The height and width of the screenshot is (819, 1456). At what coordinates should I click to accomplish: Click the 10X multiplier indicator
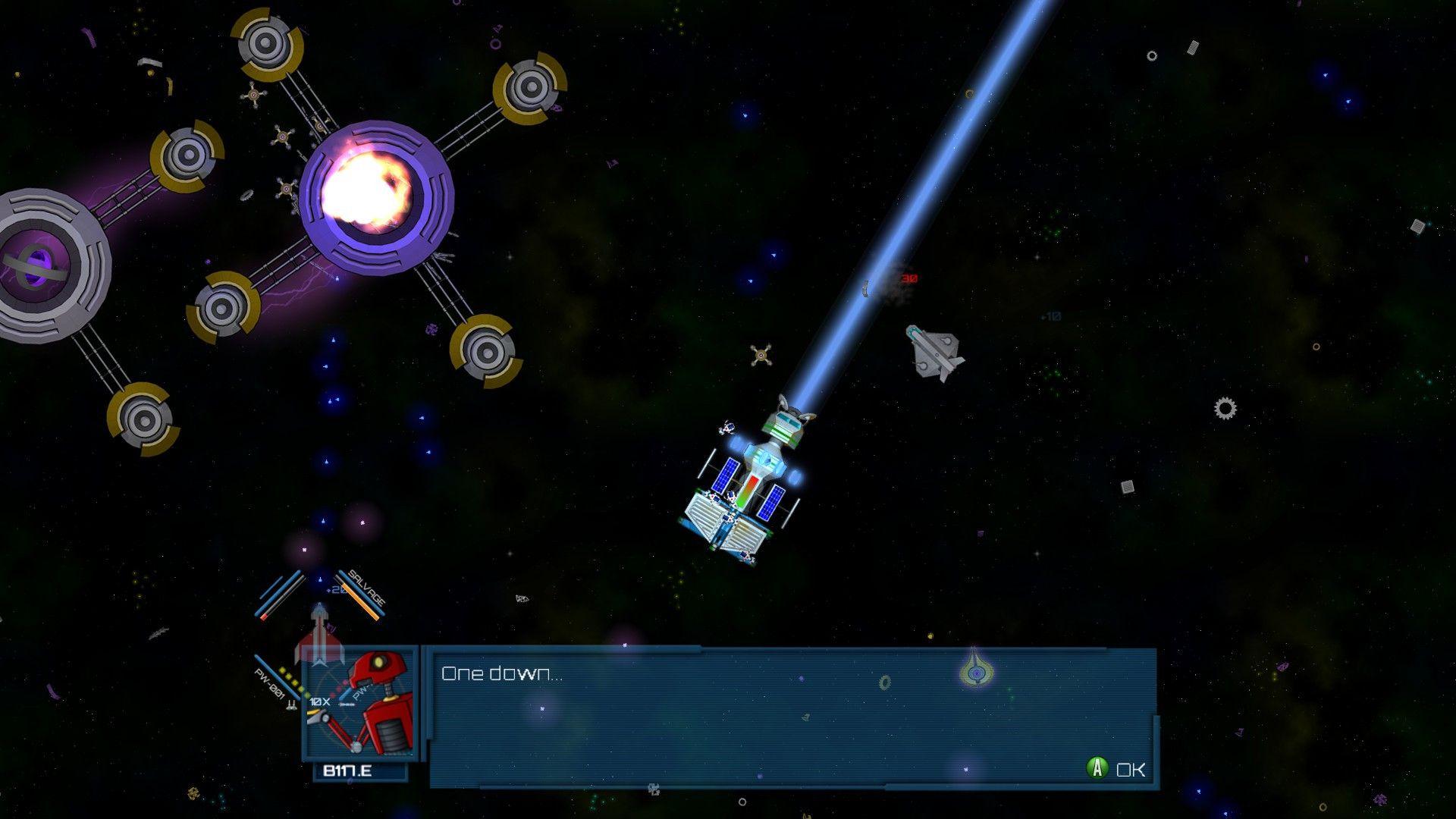pos(318,701)
